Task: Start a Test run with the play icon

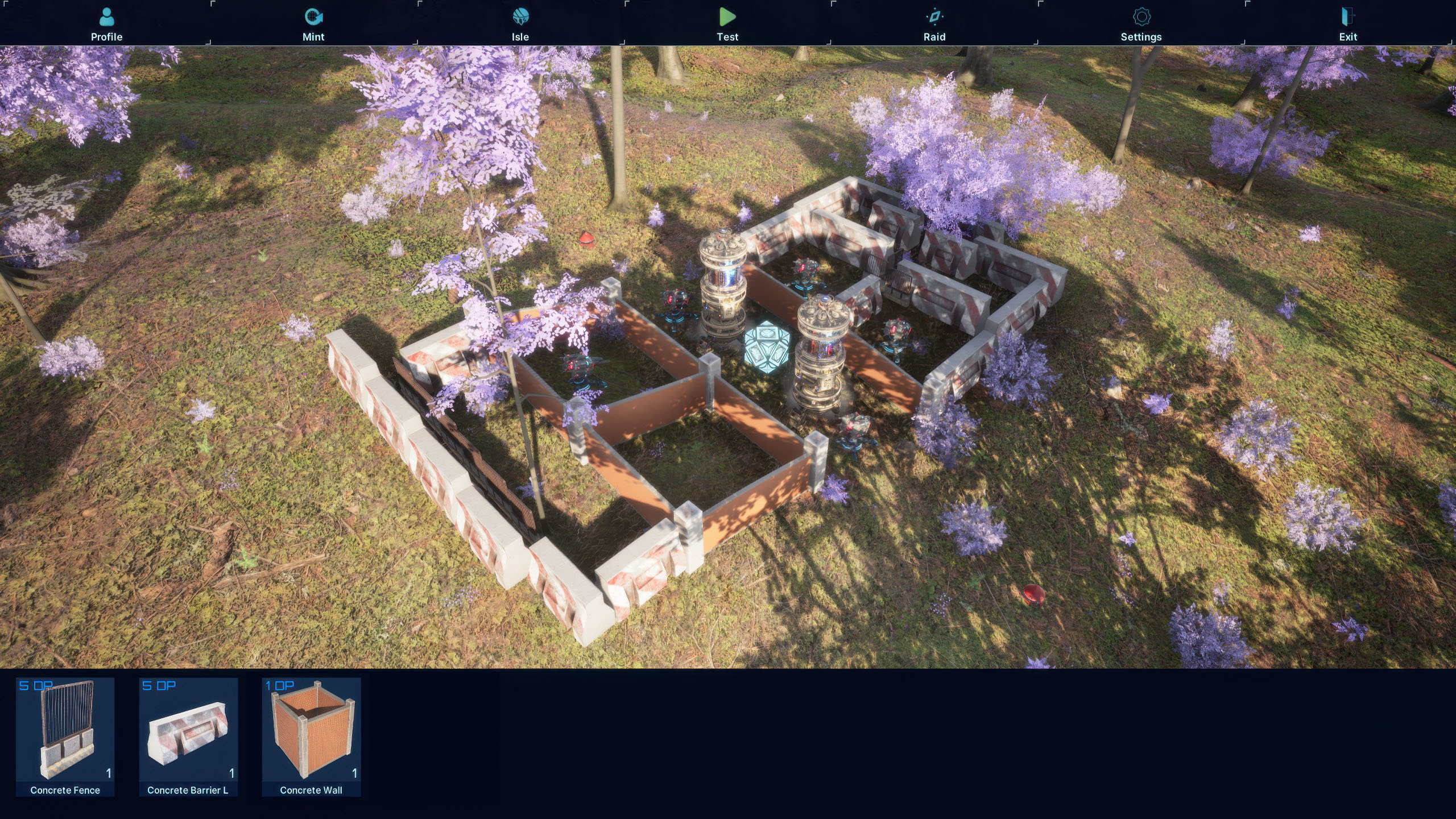Action: pos(727,17)
